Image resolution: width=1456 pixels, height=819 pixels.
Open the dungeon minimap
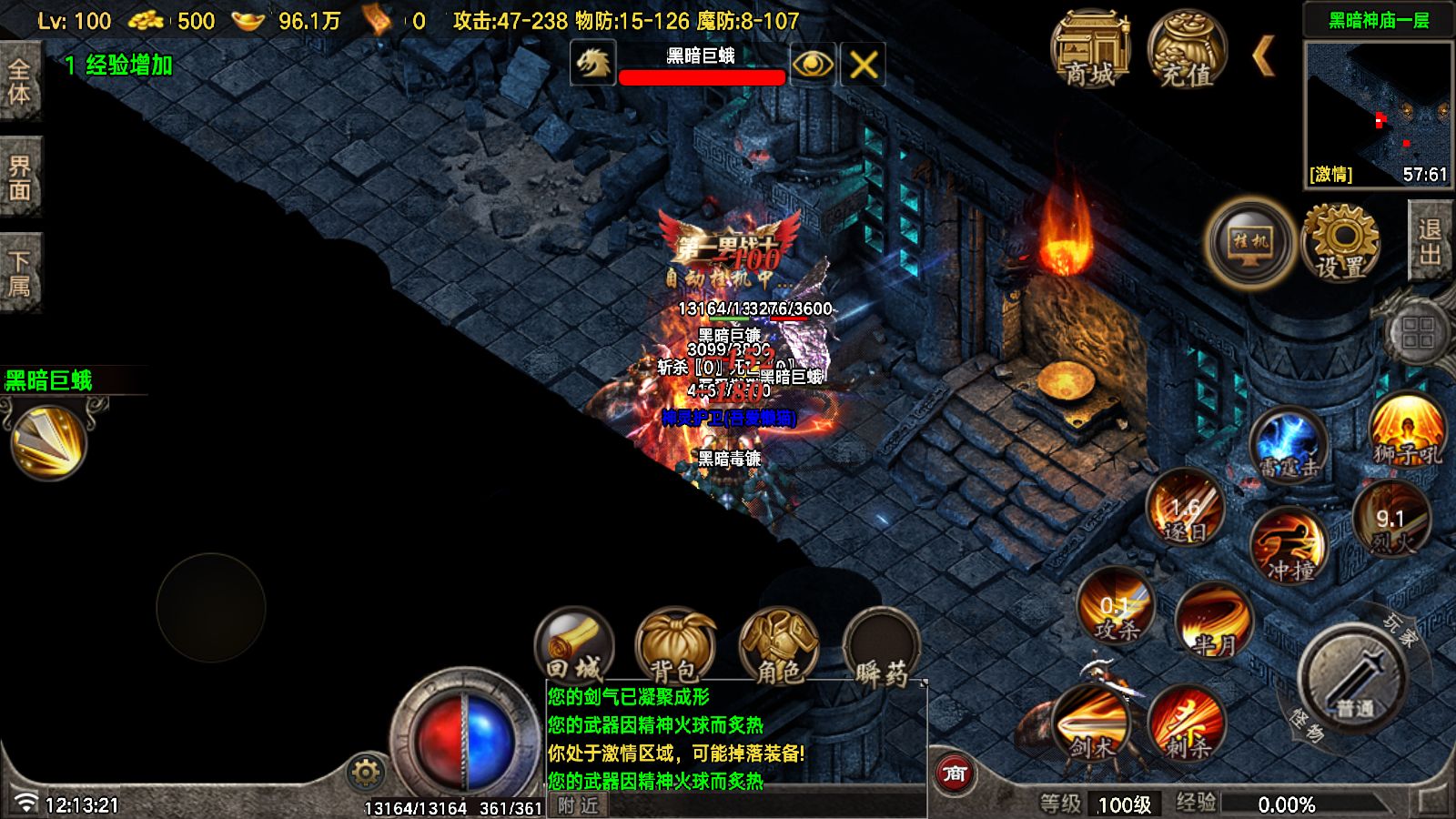tap(1378, 113)
